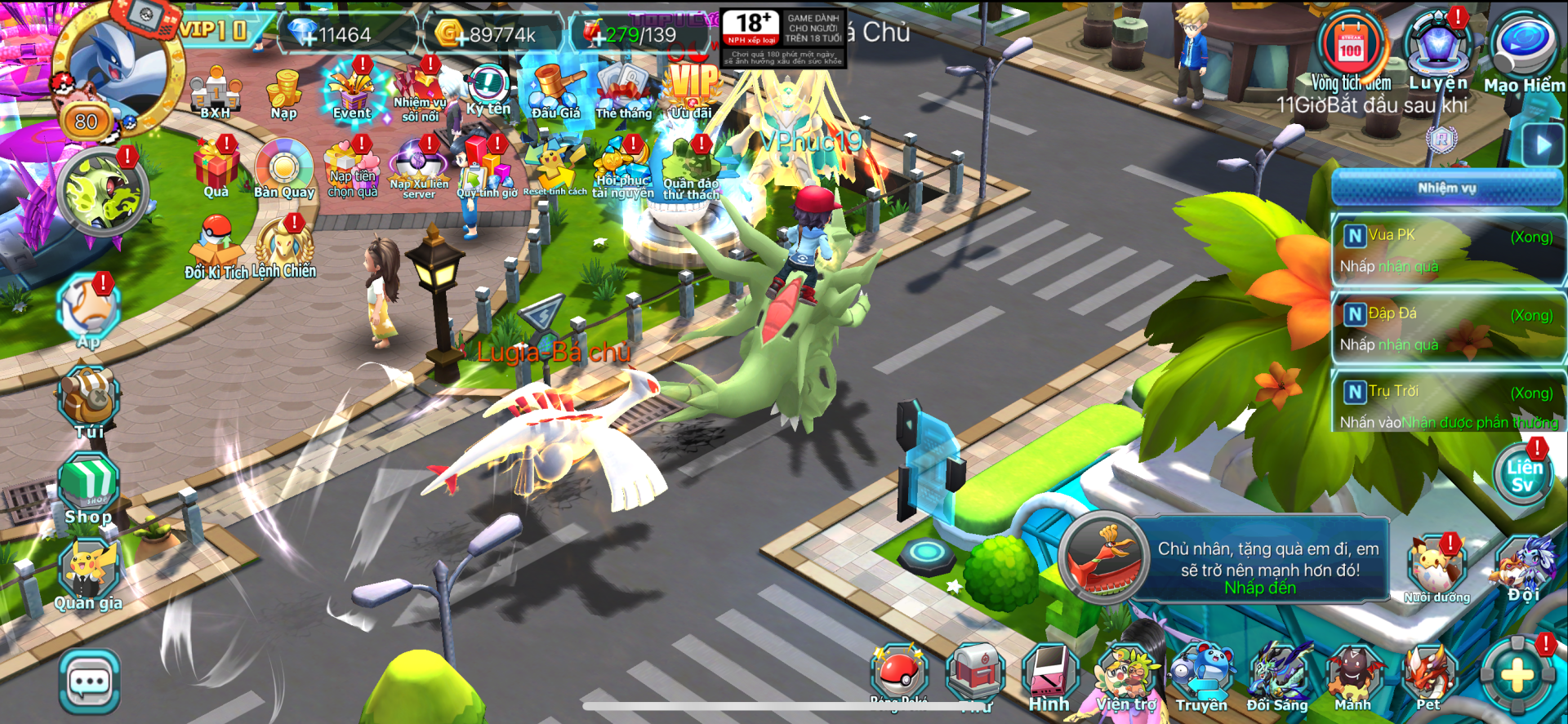
Task: Open the Nuôi dưỡng nurture menu
Action: coord(1436,569)
